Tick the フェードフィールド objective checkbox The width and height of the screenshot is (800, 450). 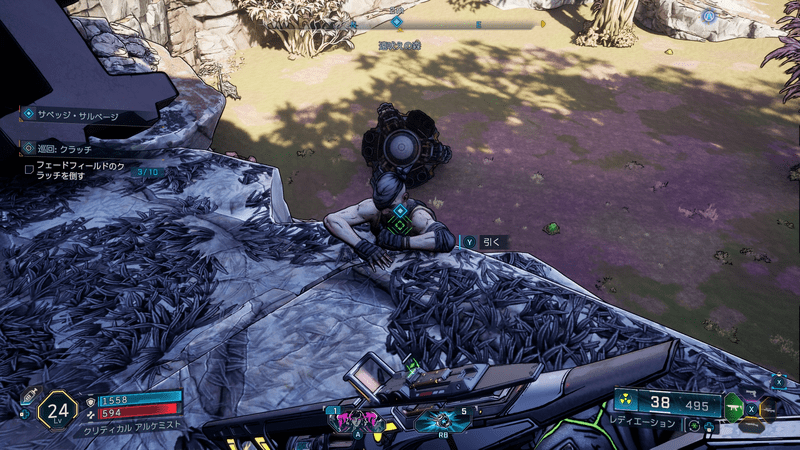coord(29,169)
